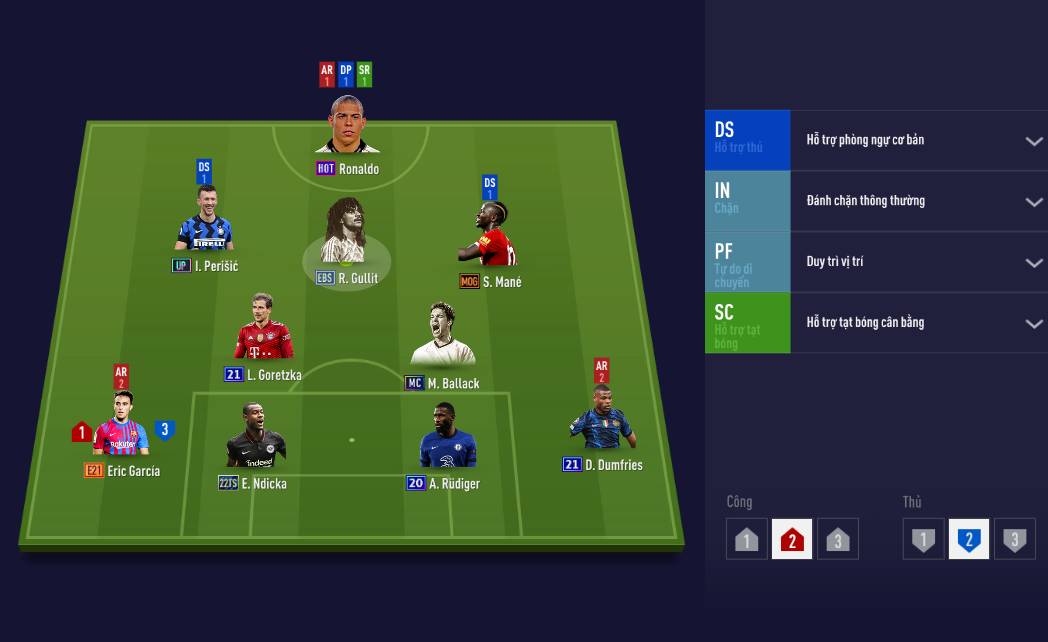Open the DS defensive support dropdown
The width and height of the screenshot is (1048, 642).
click(1034, 141)
